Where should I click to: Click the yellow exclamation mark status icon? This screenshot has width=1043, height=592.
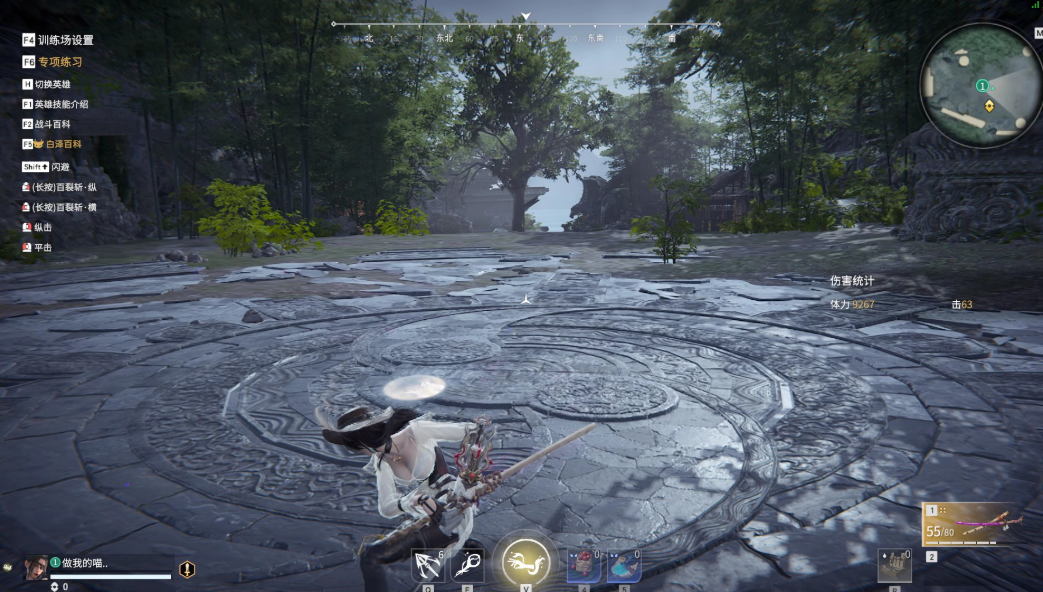[x=187, y=569]
